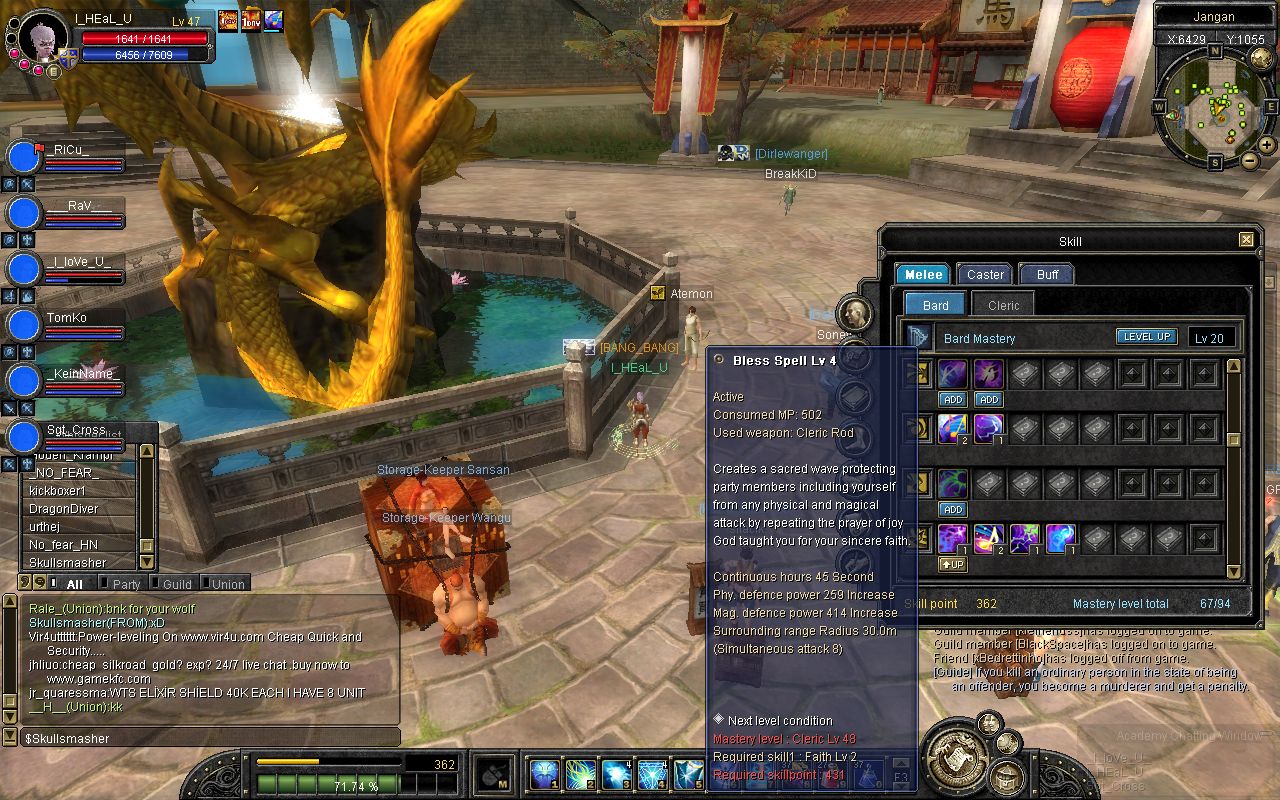Image resolution: width=1280 pixels, height=800 pixels.
Task: Select party member TomKo
Action: click(66, 318)
